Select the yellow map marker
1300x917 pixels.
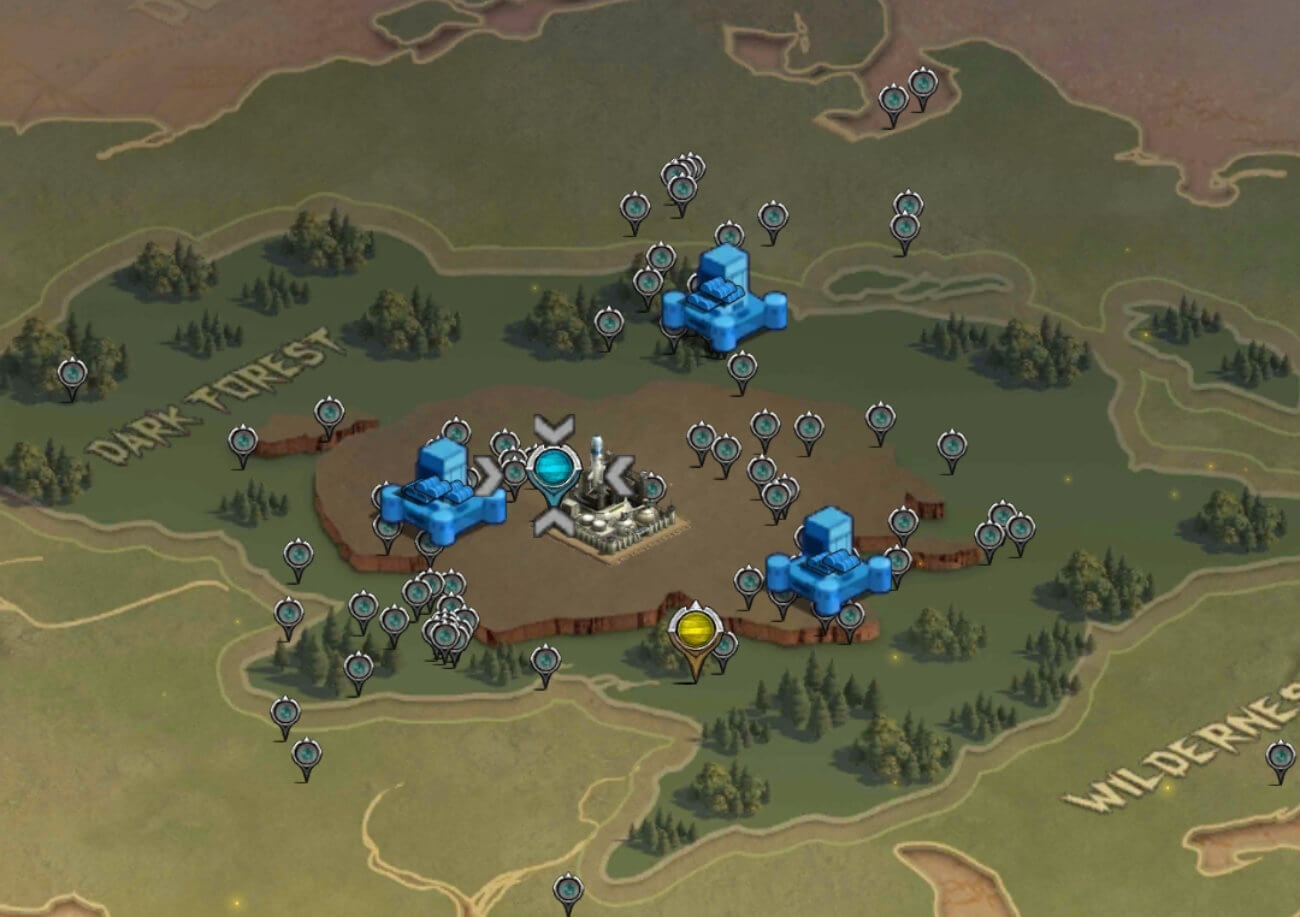coord(695,630)
